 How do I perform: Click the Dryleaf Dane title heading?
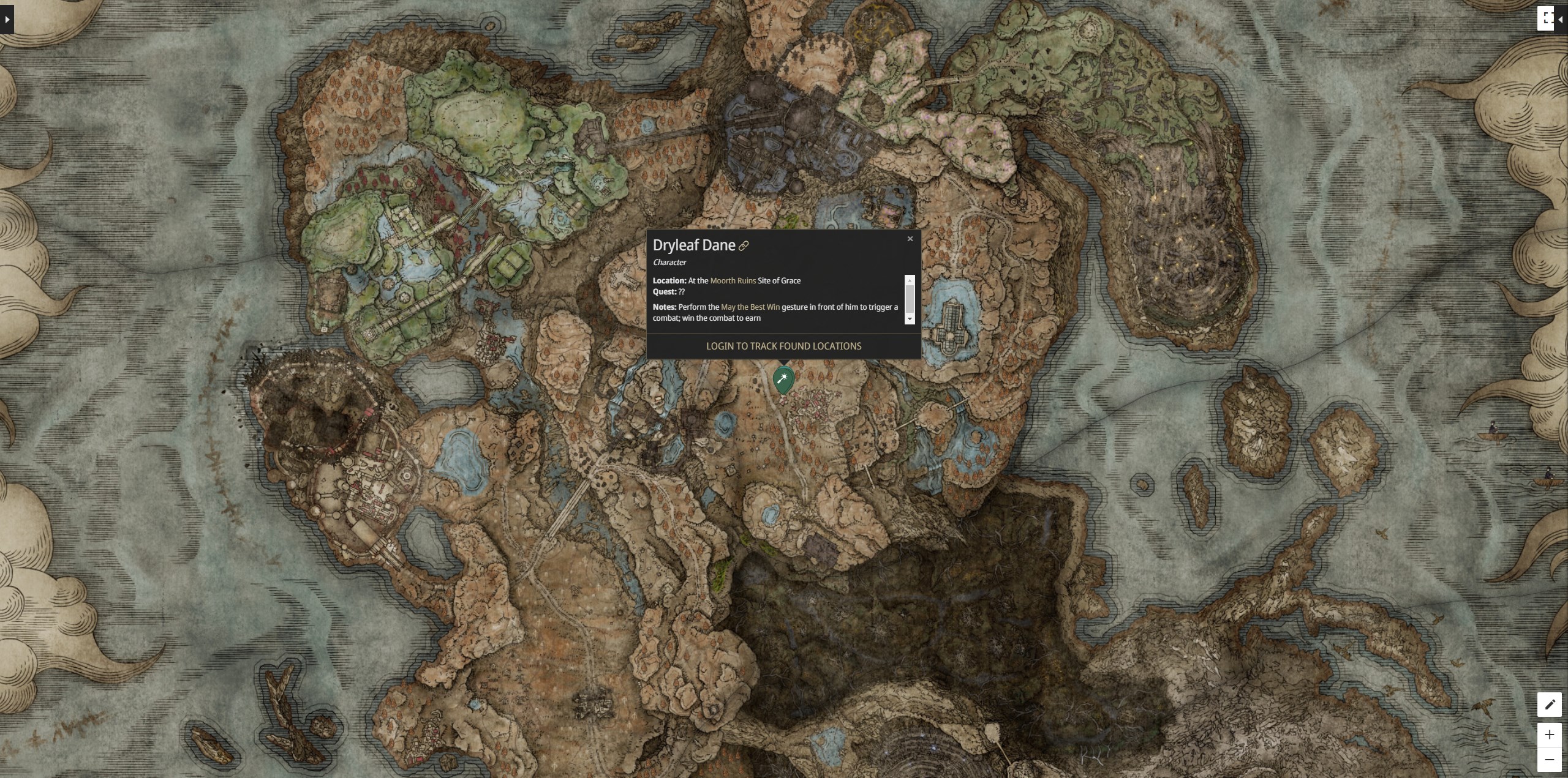pos(693,245)
